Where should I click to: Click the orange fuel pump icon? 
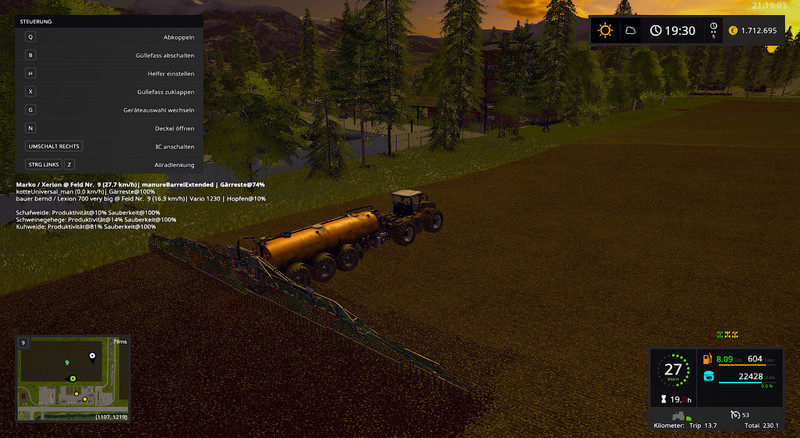pyautogui.click(x=708, y=359)
